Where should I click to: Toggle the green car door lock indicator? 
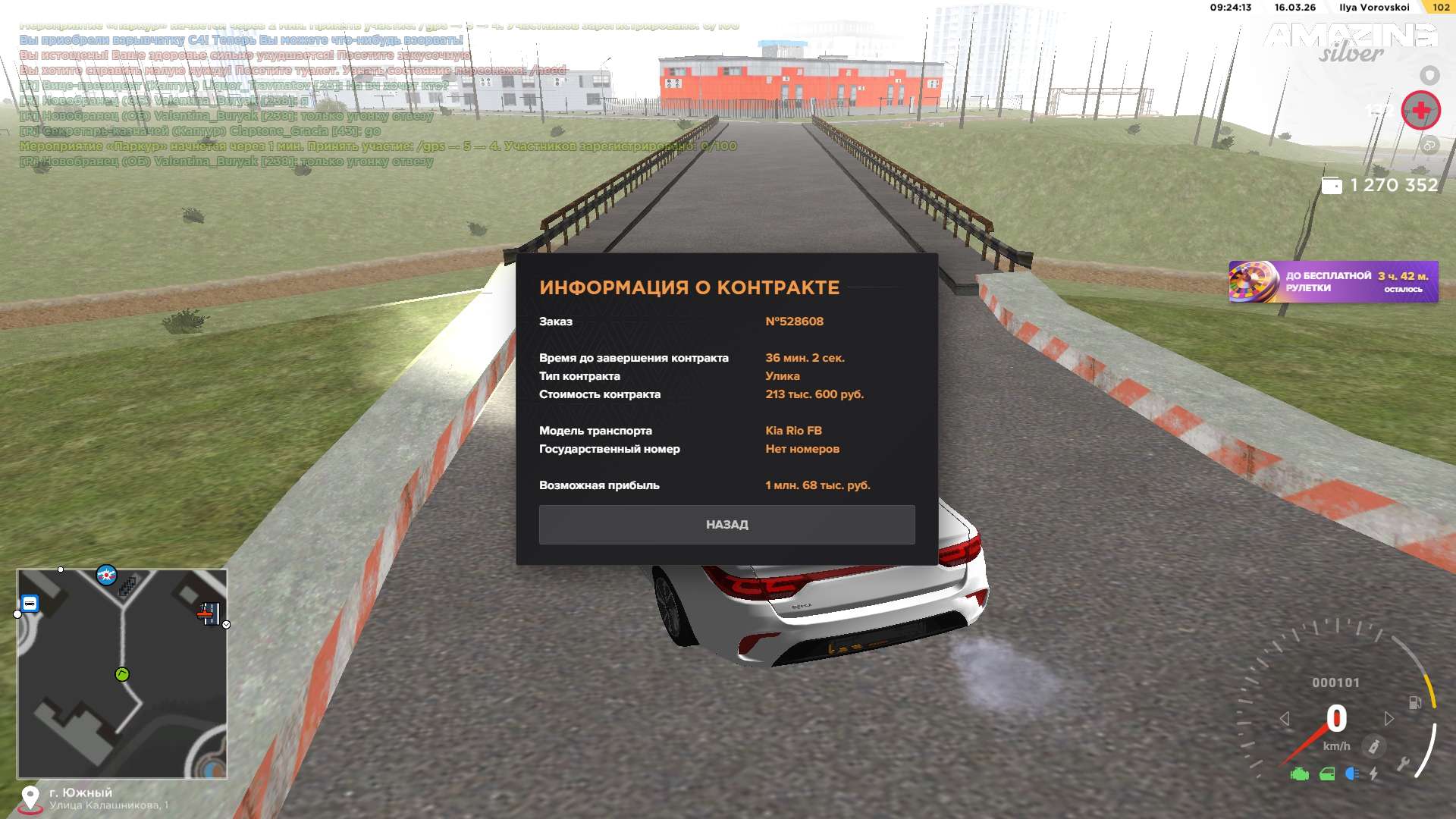[1327, 774]
